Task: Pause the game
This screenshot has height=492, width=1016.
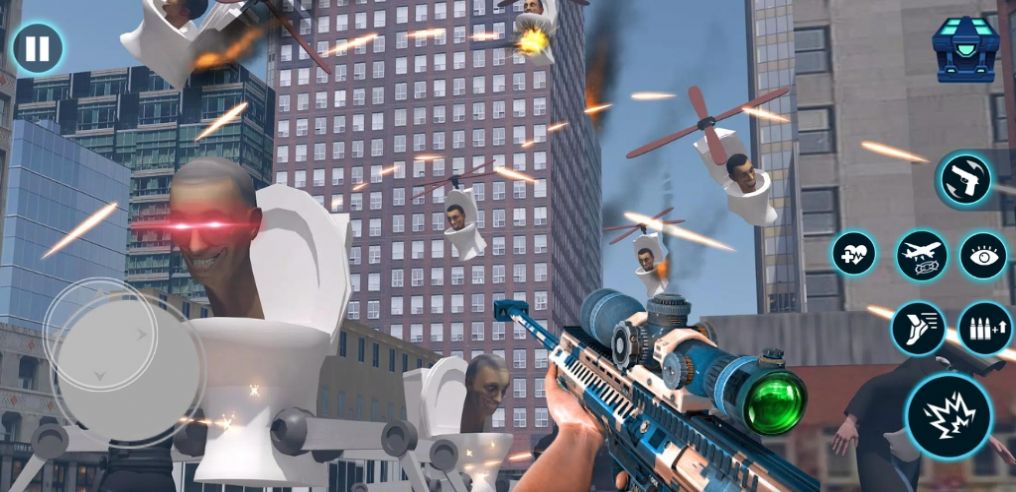Action: tap(38, 48)
